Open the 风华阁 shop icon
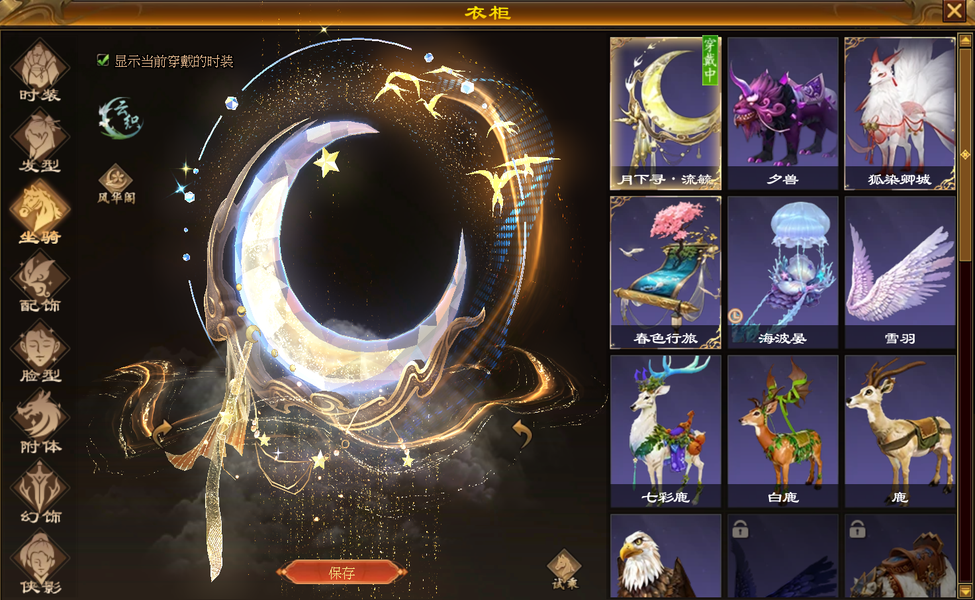 coord(116,183)
